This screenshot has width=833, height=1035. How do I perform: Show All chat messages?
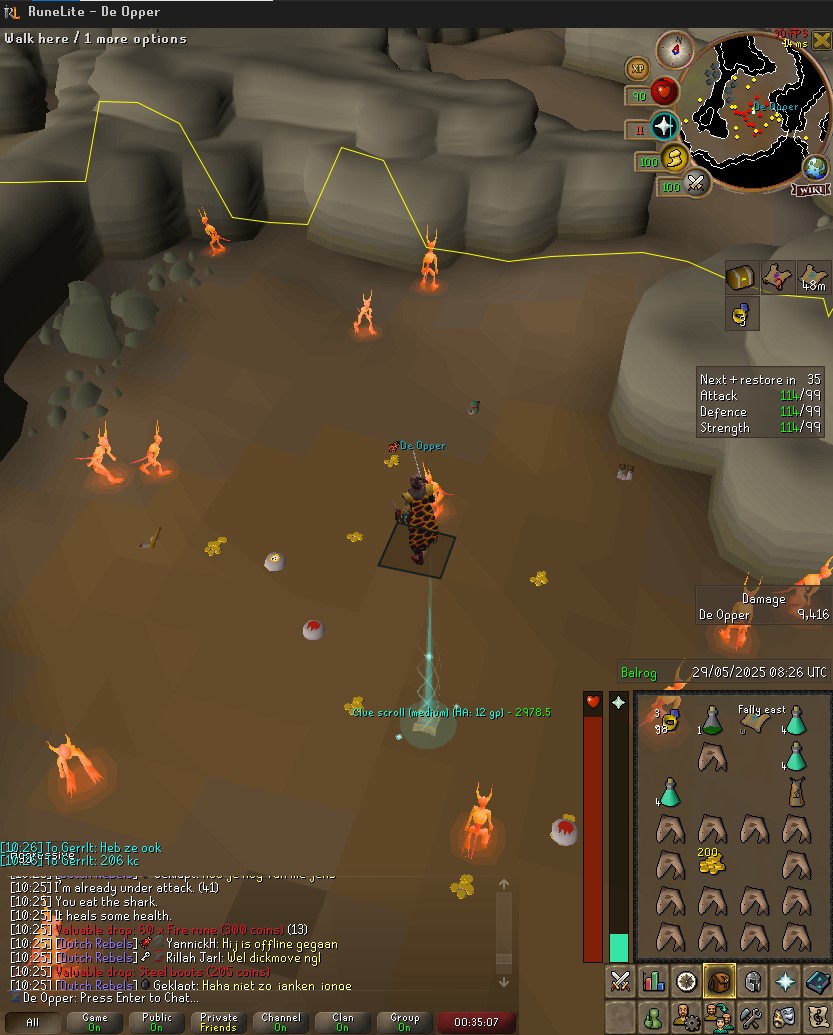click(x=33, y=1022)
